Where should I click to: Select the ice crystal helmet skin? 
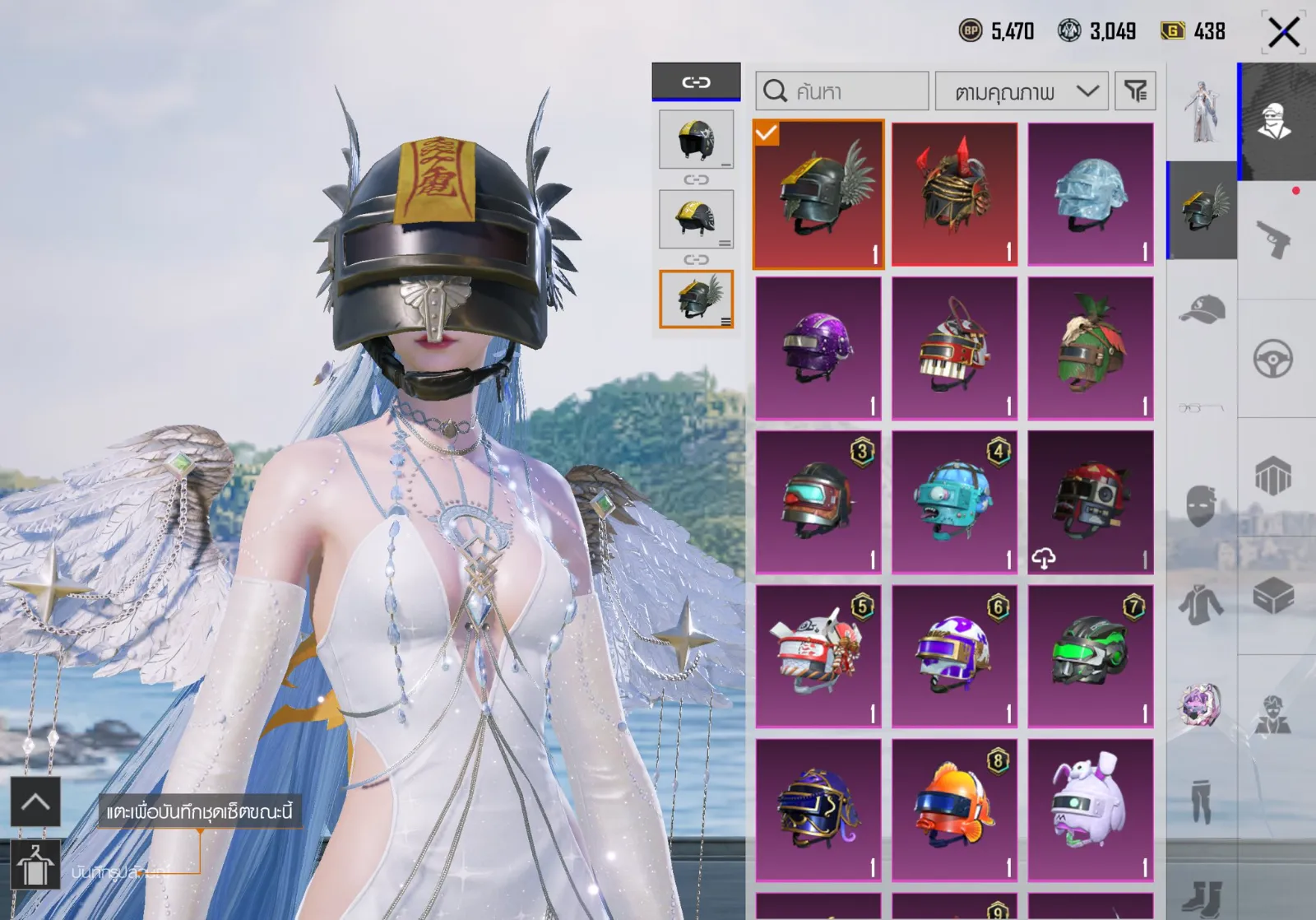(x=1091, y=195)
